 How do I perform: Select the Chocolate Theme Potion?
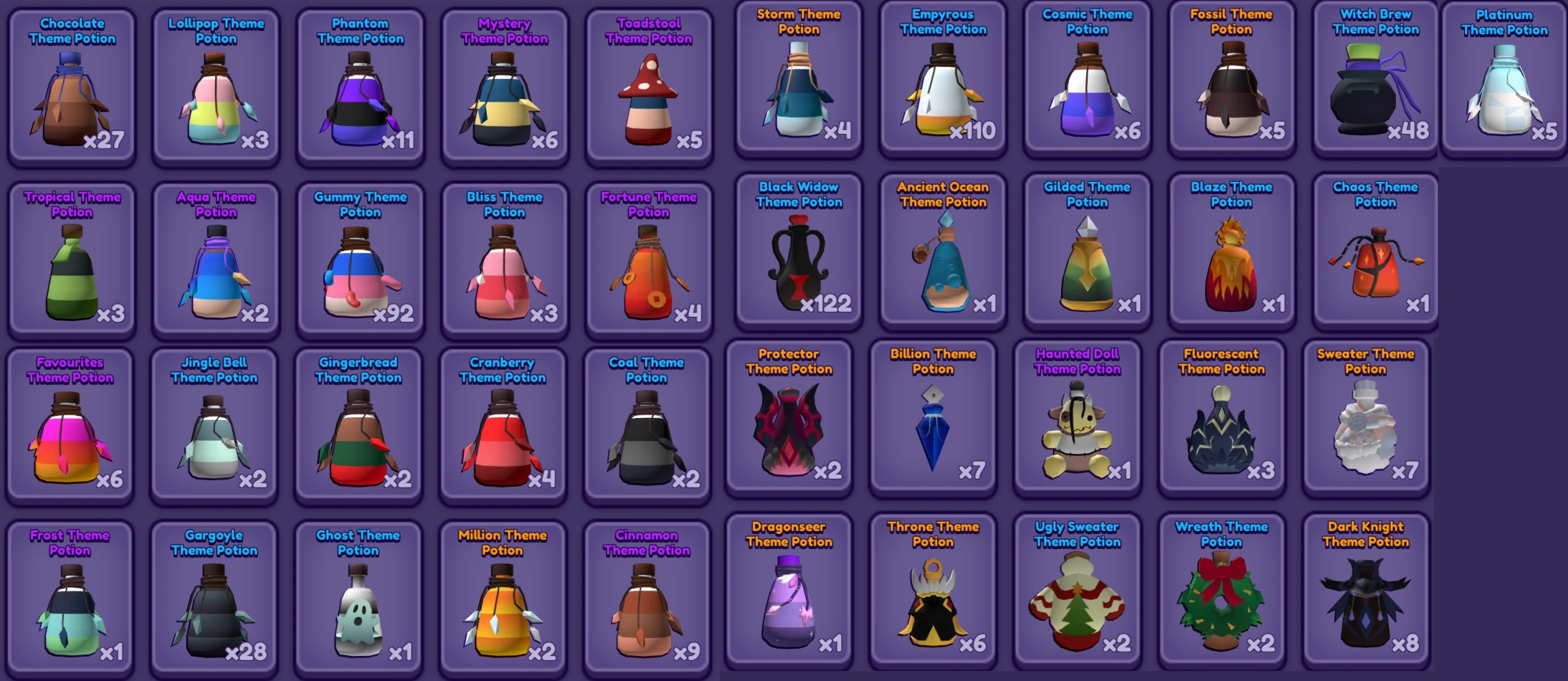(x=72, y=93)
